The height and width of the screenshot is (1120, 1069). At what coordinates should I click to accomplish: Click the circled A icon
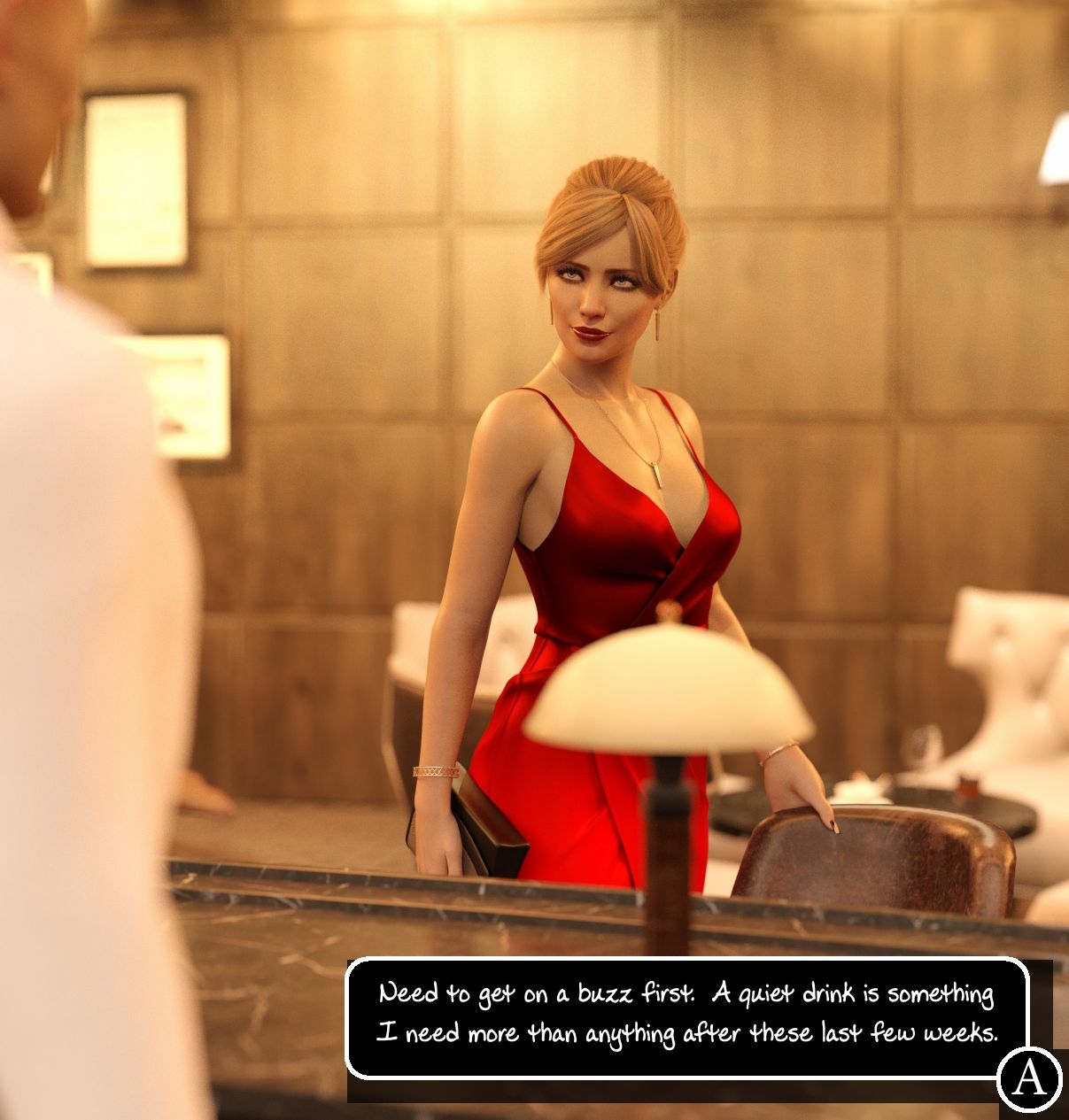tap(1029, 1078)
